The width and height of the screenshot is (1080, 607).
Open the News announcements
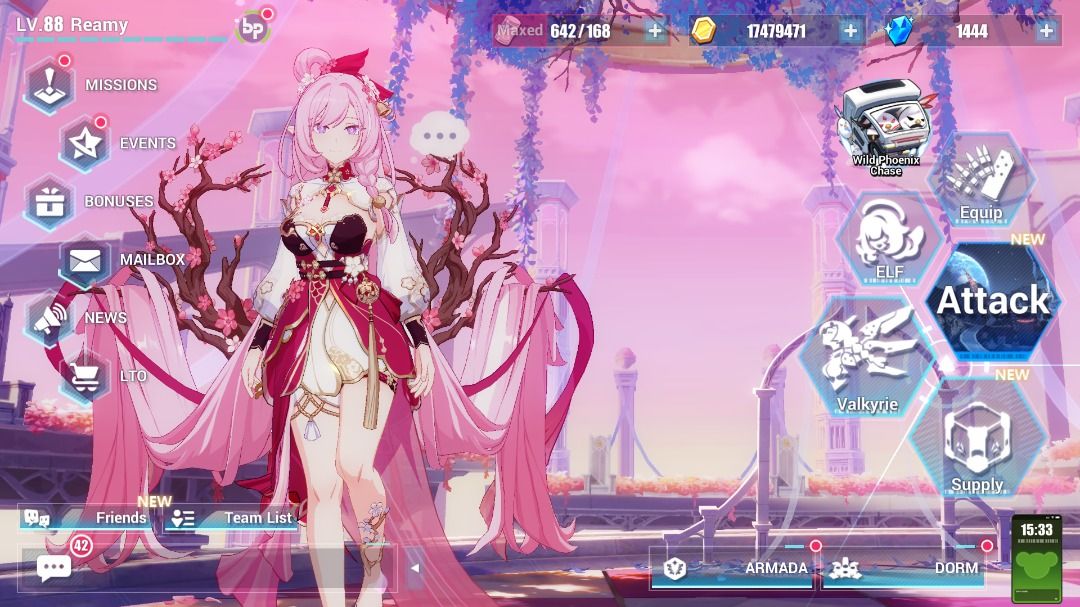[x=50, y=318]
